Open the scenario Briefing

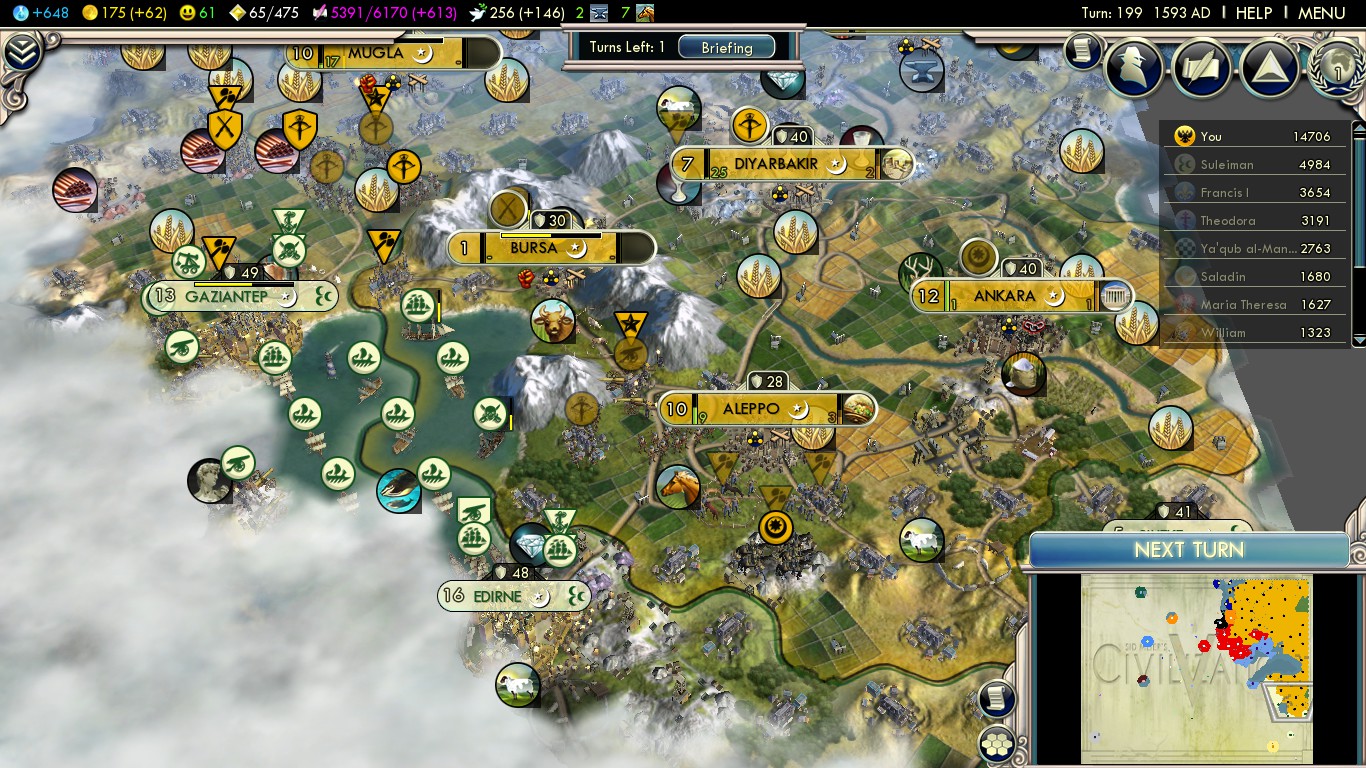point(726,48)
